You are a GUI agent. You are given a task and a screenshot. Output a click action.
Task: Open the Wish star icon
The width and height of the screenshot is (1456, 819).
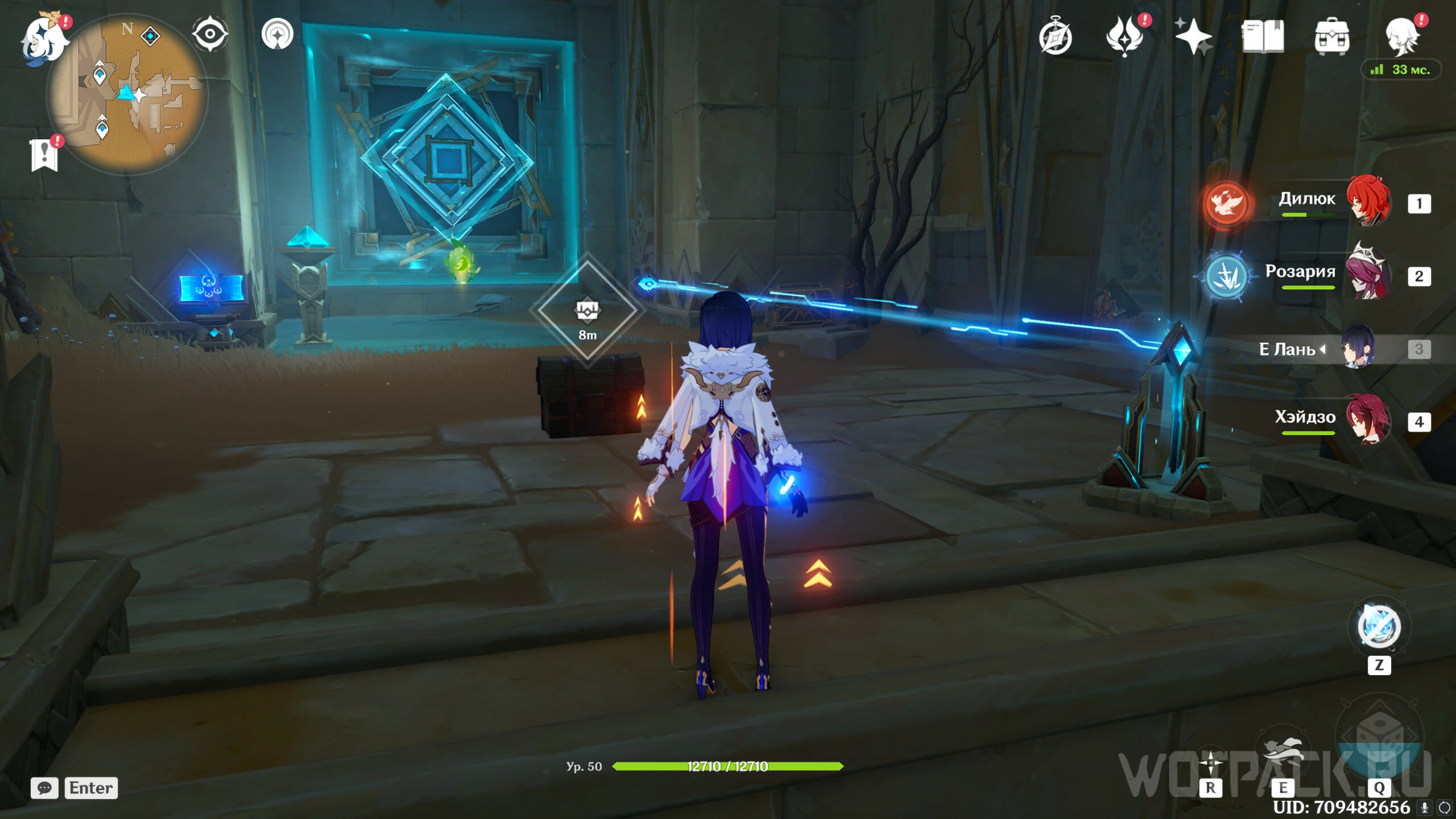1193,36
